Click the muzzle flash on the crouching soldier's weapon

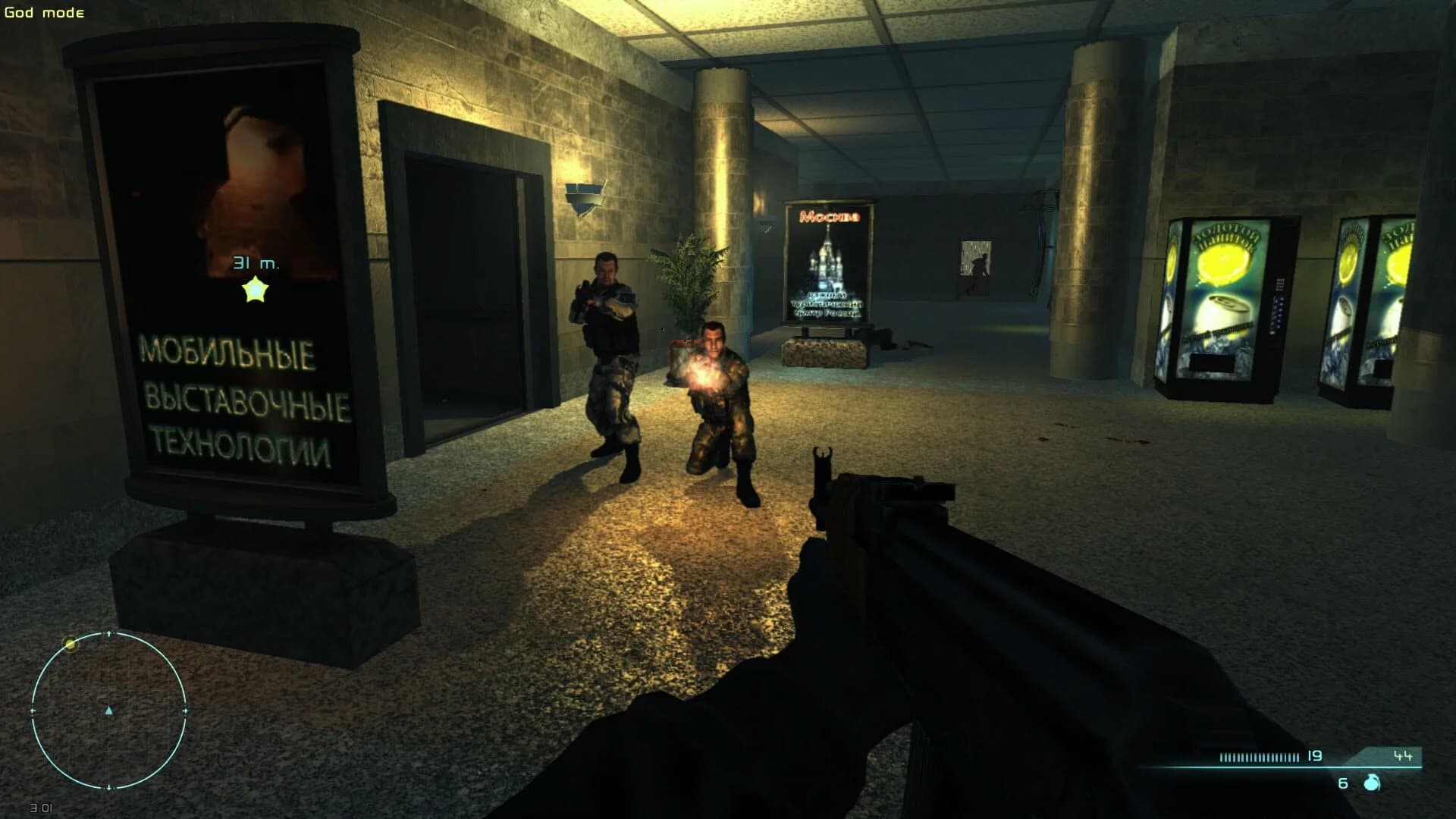[x=705, y=371]
